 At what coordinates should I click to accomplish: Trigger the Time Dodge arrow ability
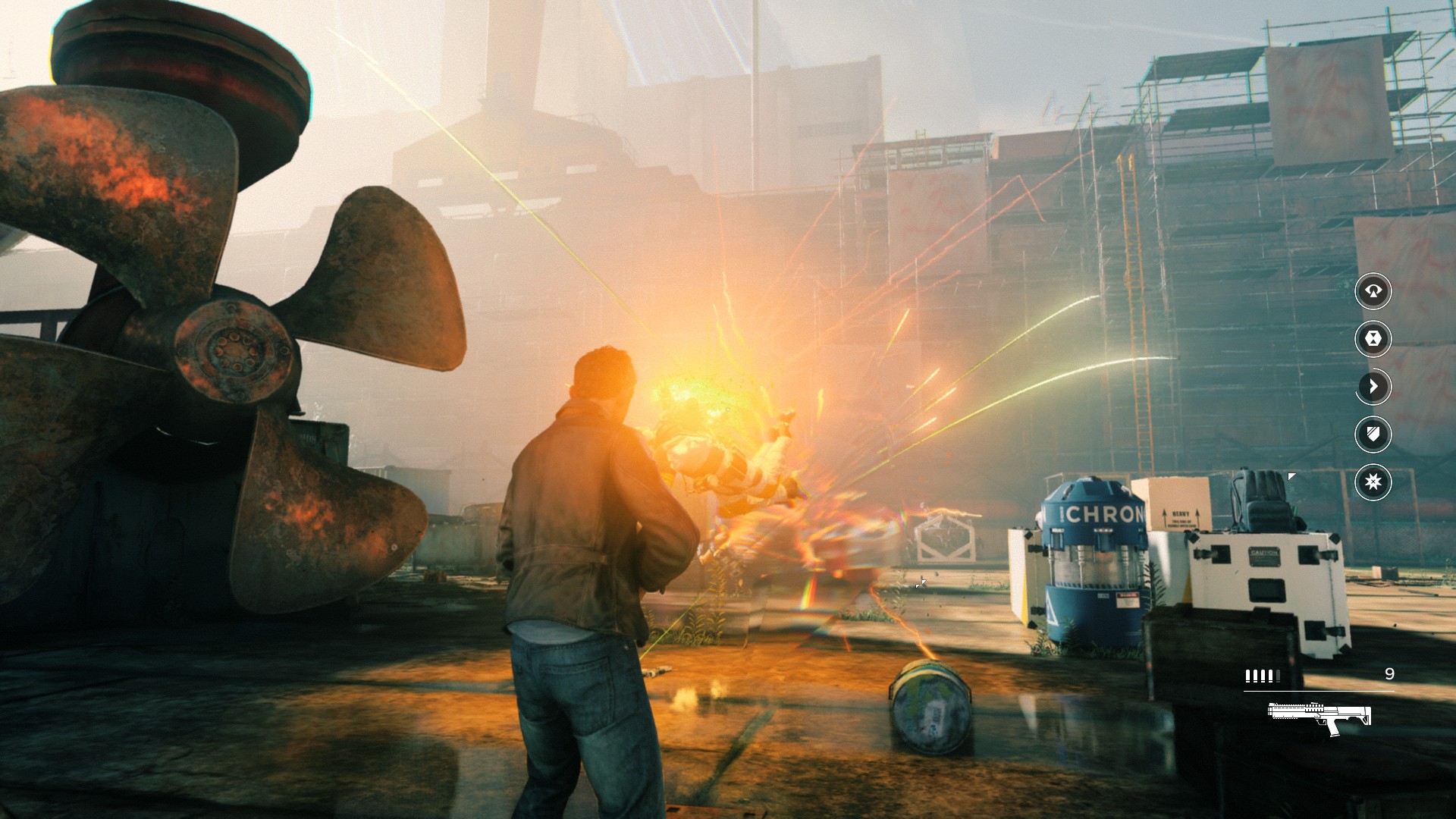click(1373, 386)
